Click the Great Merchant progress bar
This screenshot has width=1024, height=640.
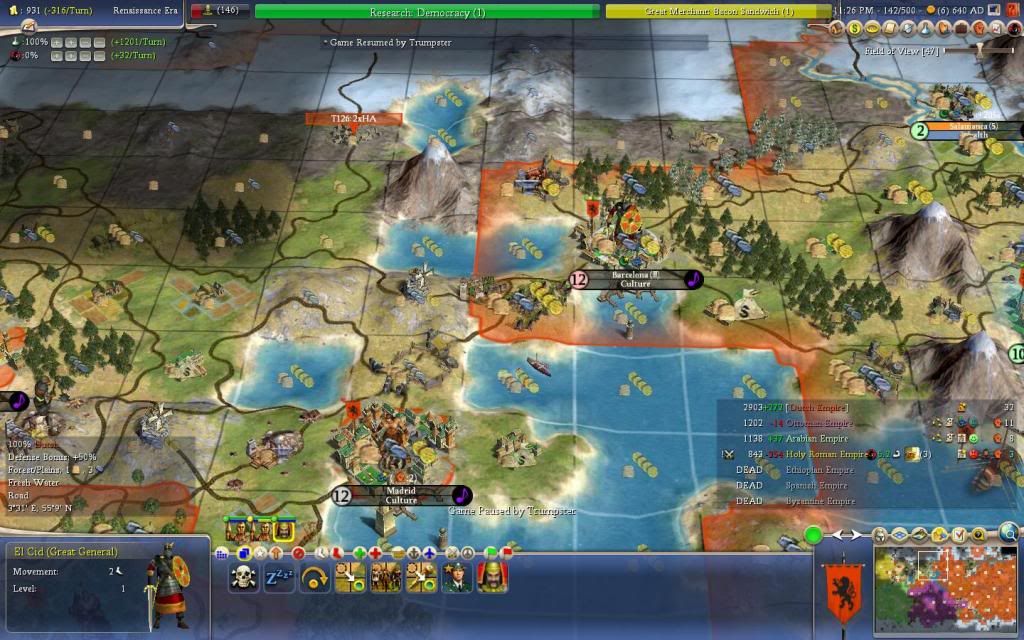point(717,12)
